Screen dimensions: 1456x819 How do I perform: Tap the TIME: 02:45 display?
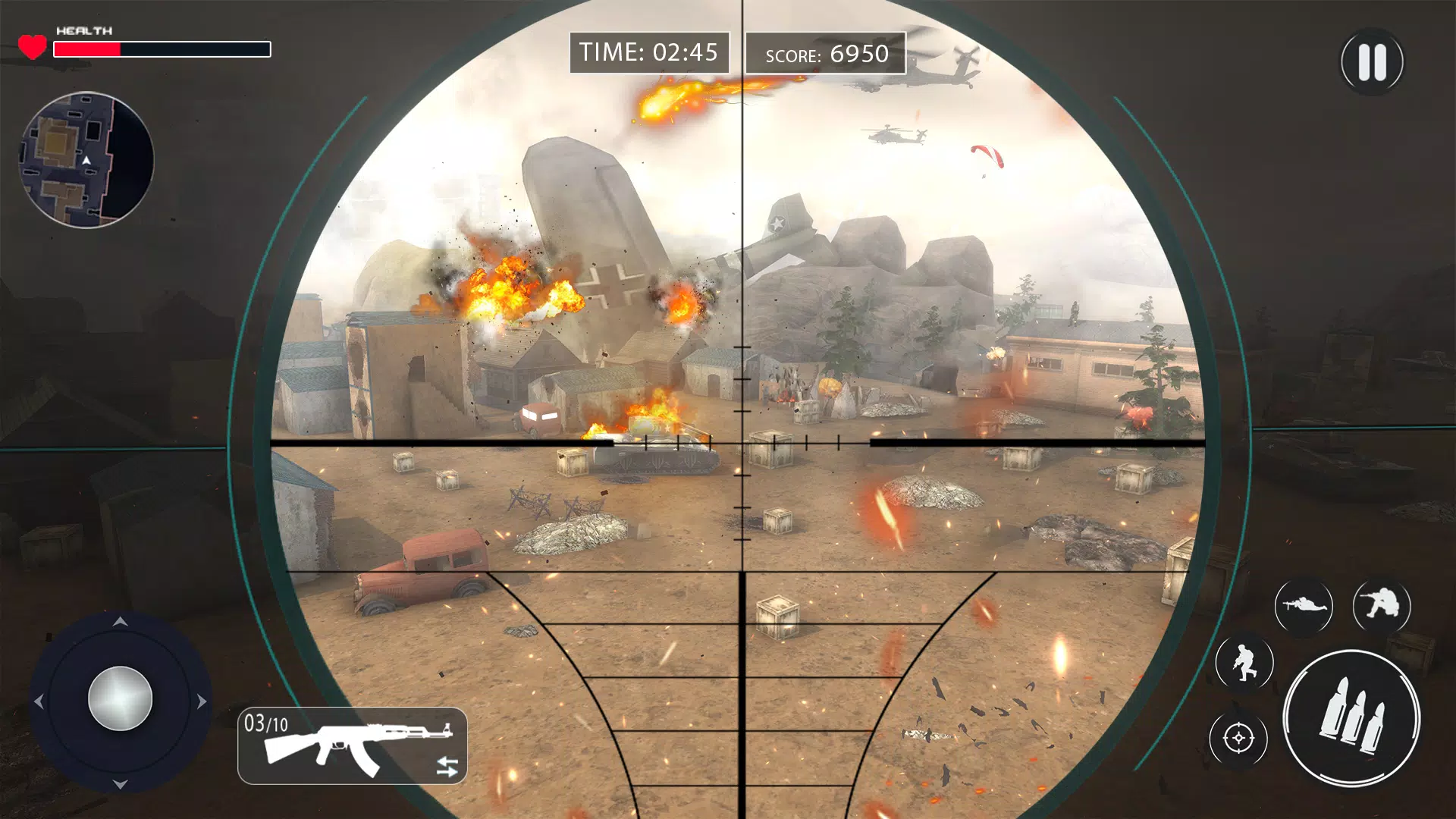[648, 52]
